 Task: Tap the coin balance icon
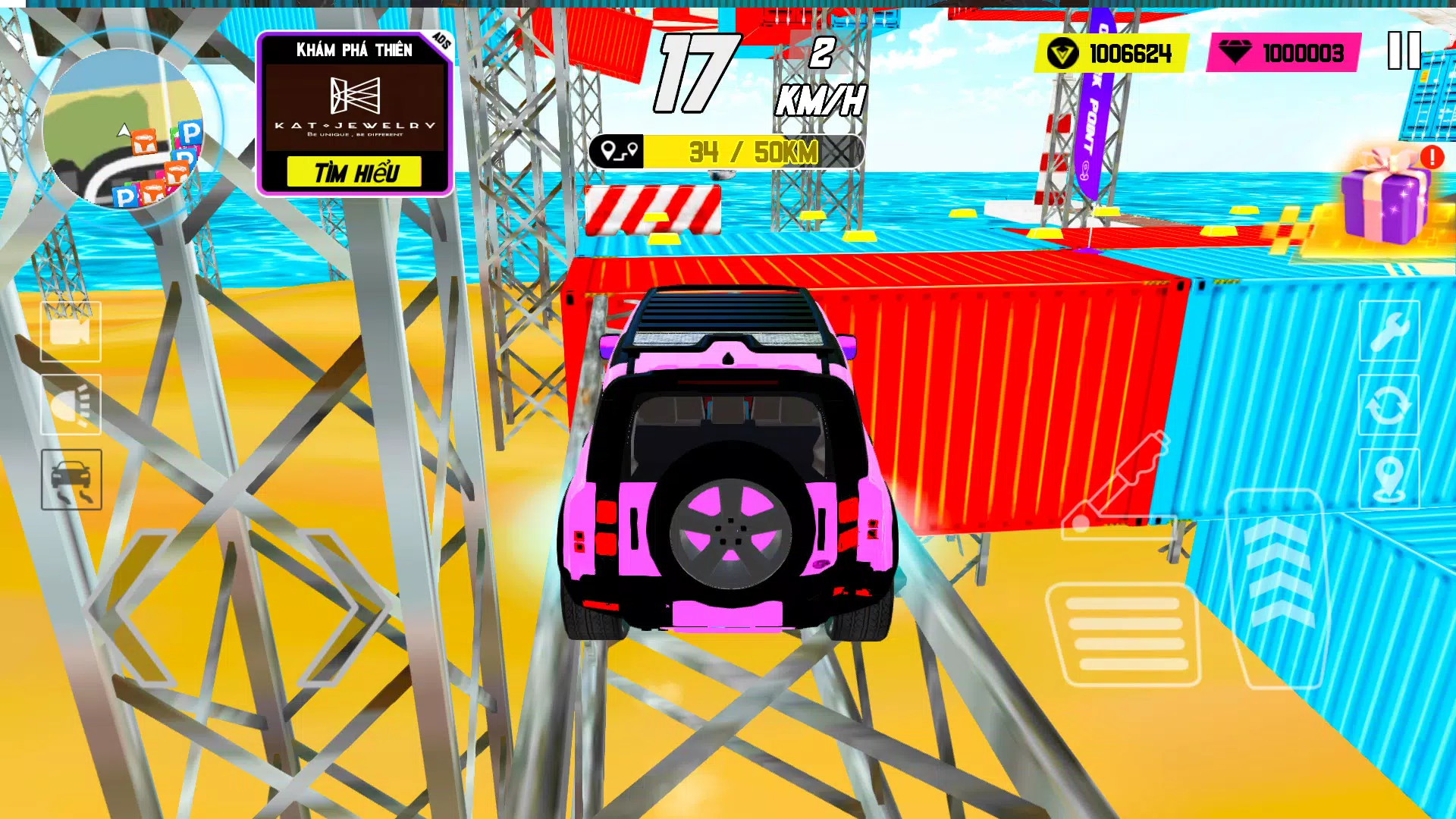[1065, 53]
